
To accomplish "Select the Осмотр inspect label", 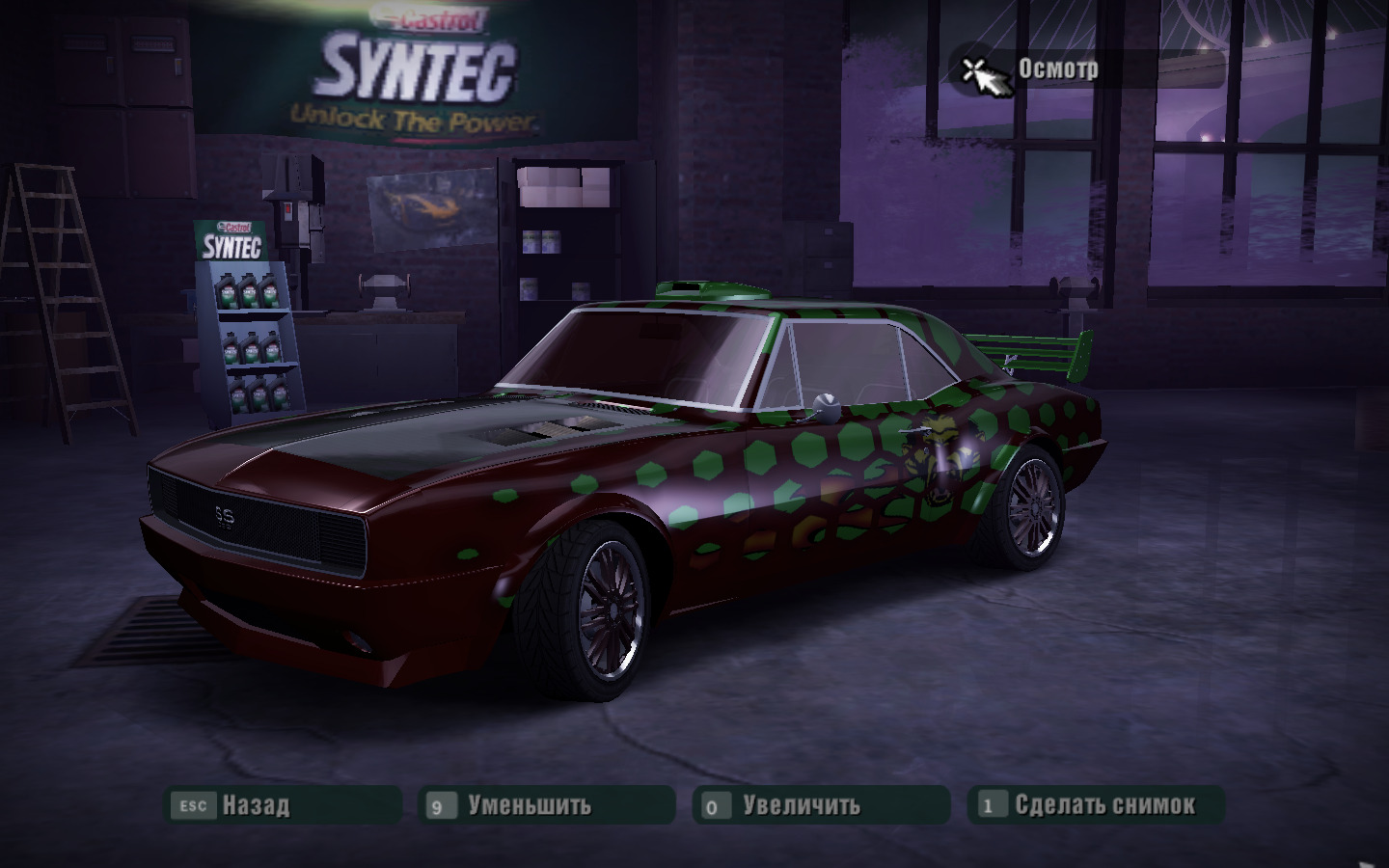I will pyautogui.click(x=1058, y=69).
